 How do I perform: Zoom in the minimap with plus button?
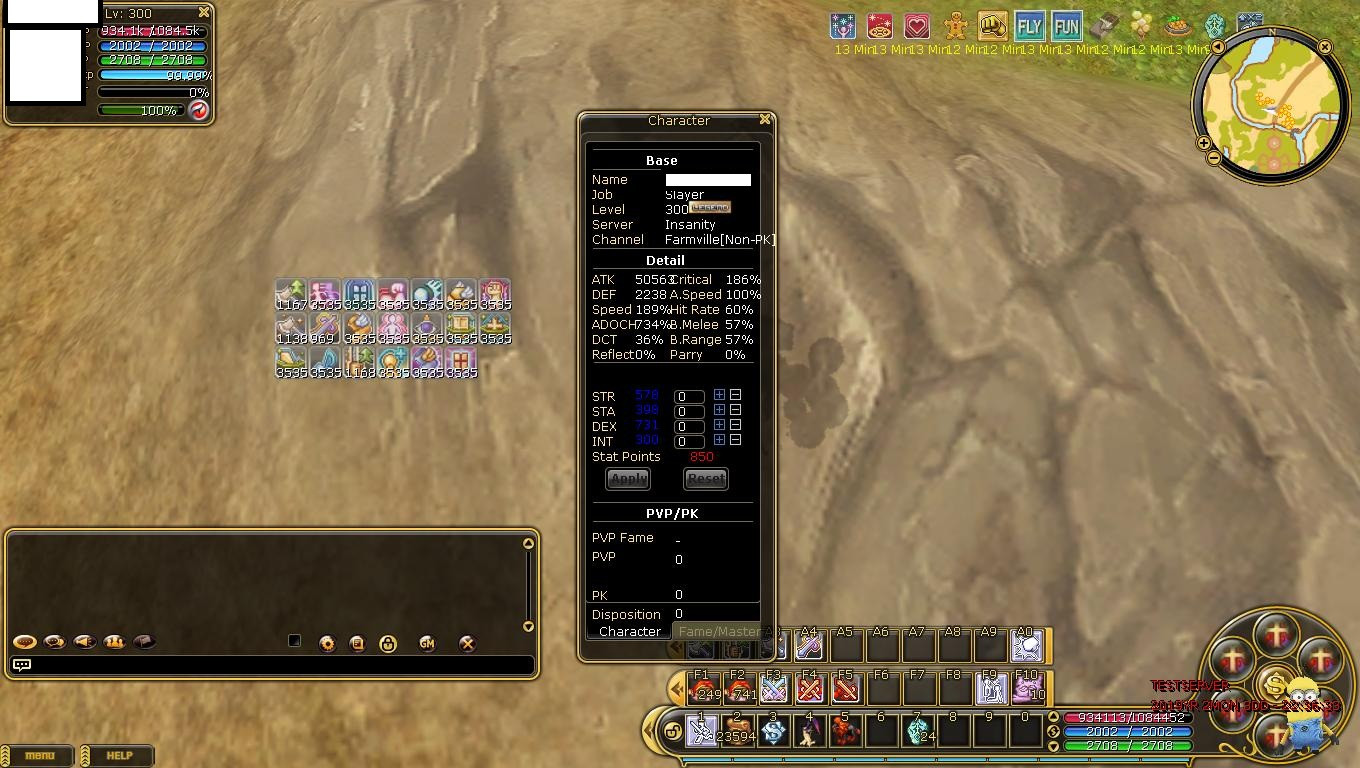click(x=1204, y=143)
